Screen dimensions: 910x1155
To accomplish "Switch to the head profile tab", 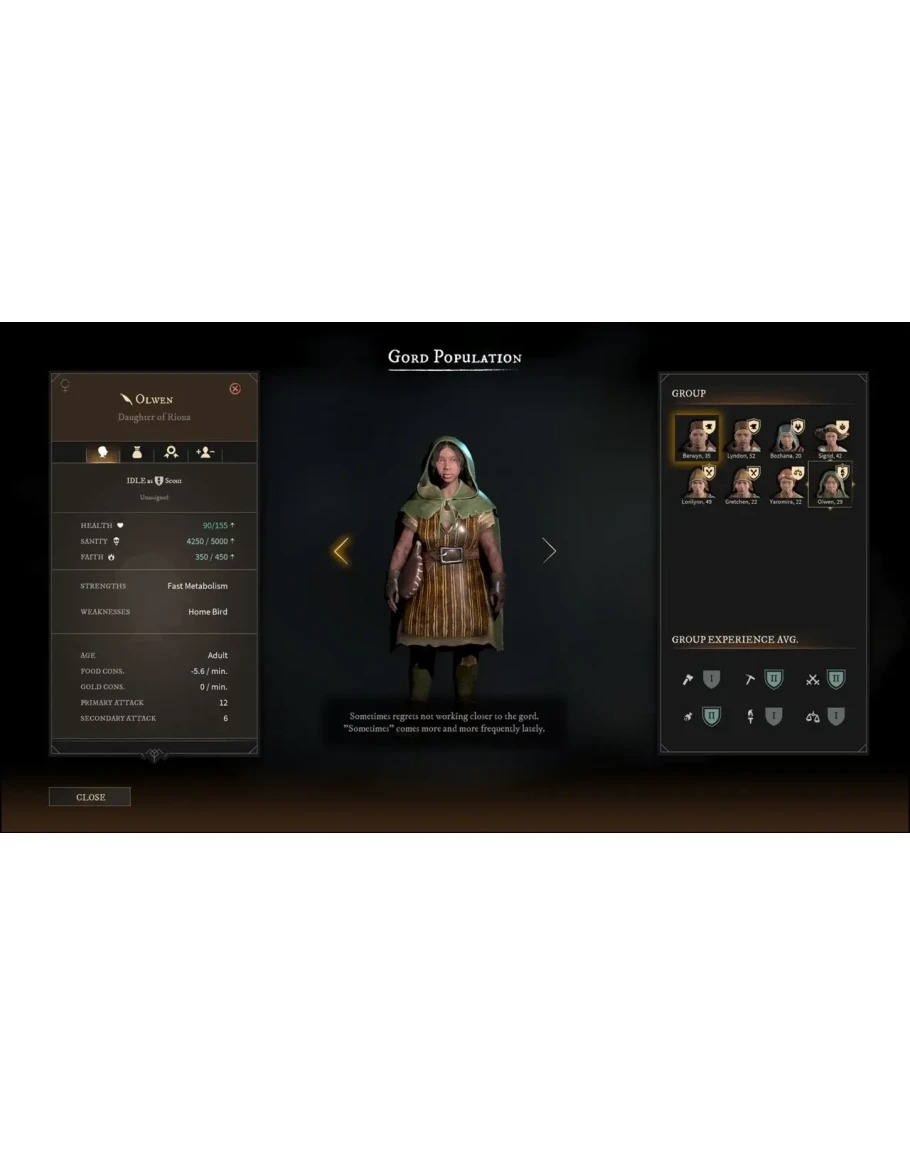I will click(102, 453).
